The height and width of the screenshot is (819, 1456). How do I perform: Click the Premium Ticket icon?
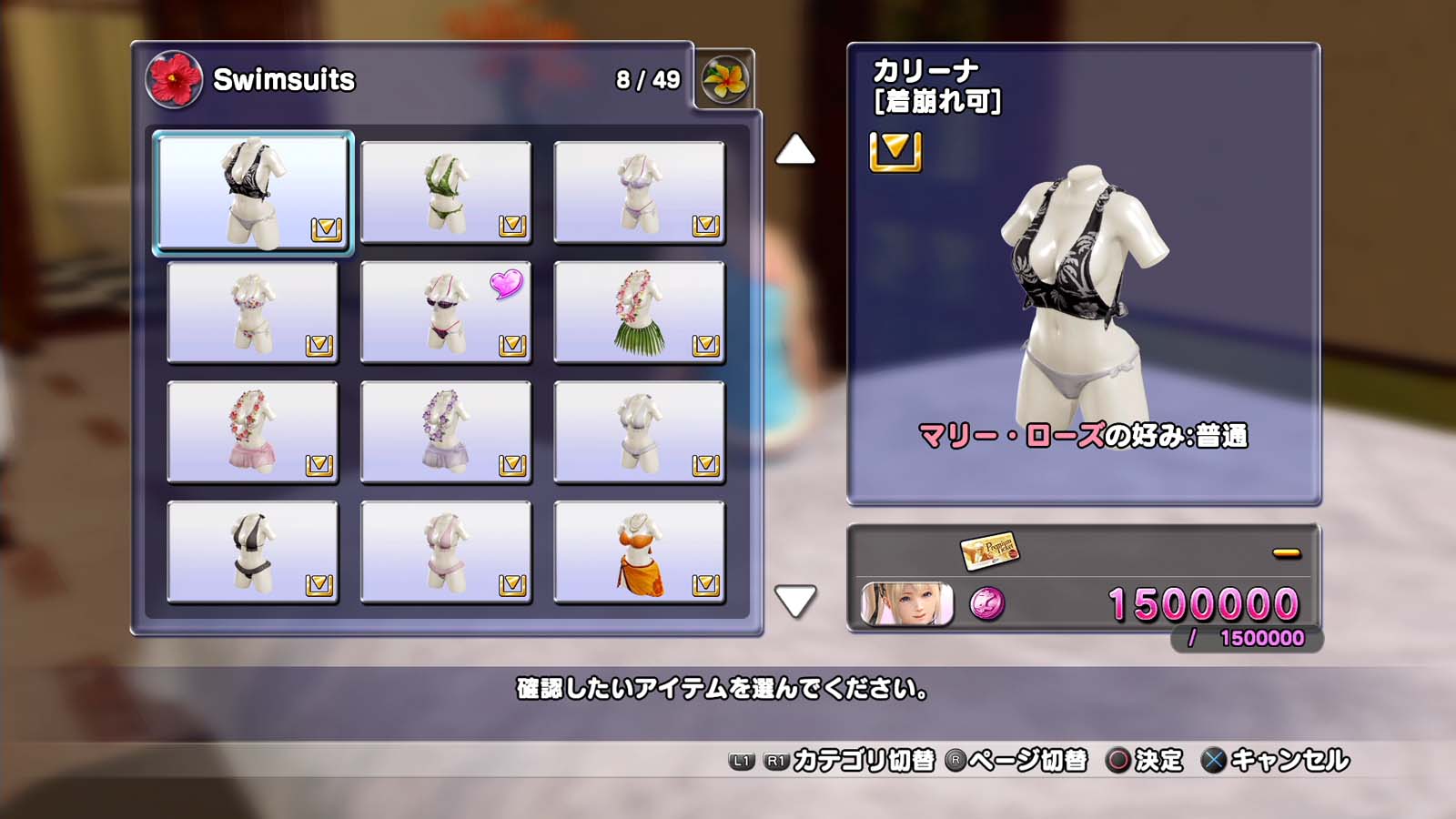coord(989,551)
